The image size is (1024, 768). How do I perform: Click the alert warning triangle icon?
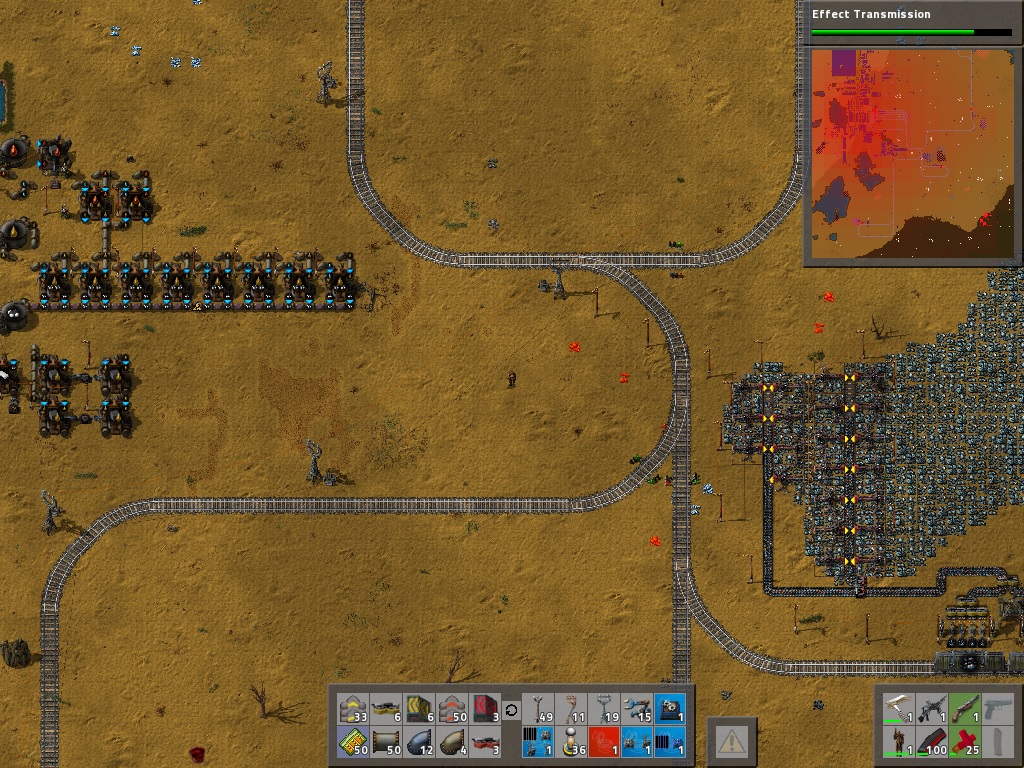coord(732,741)
